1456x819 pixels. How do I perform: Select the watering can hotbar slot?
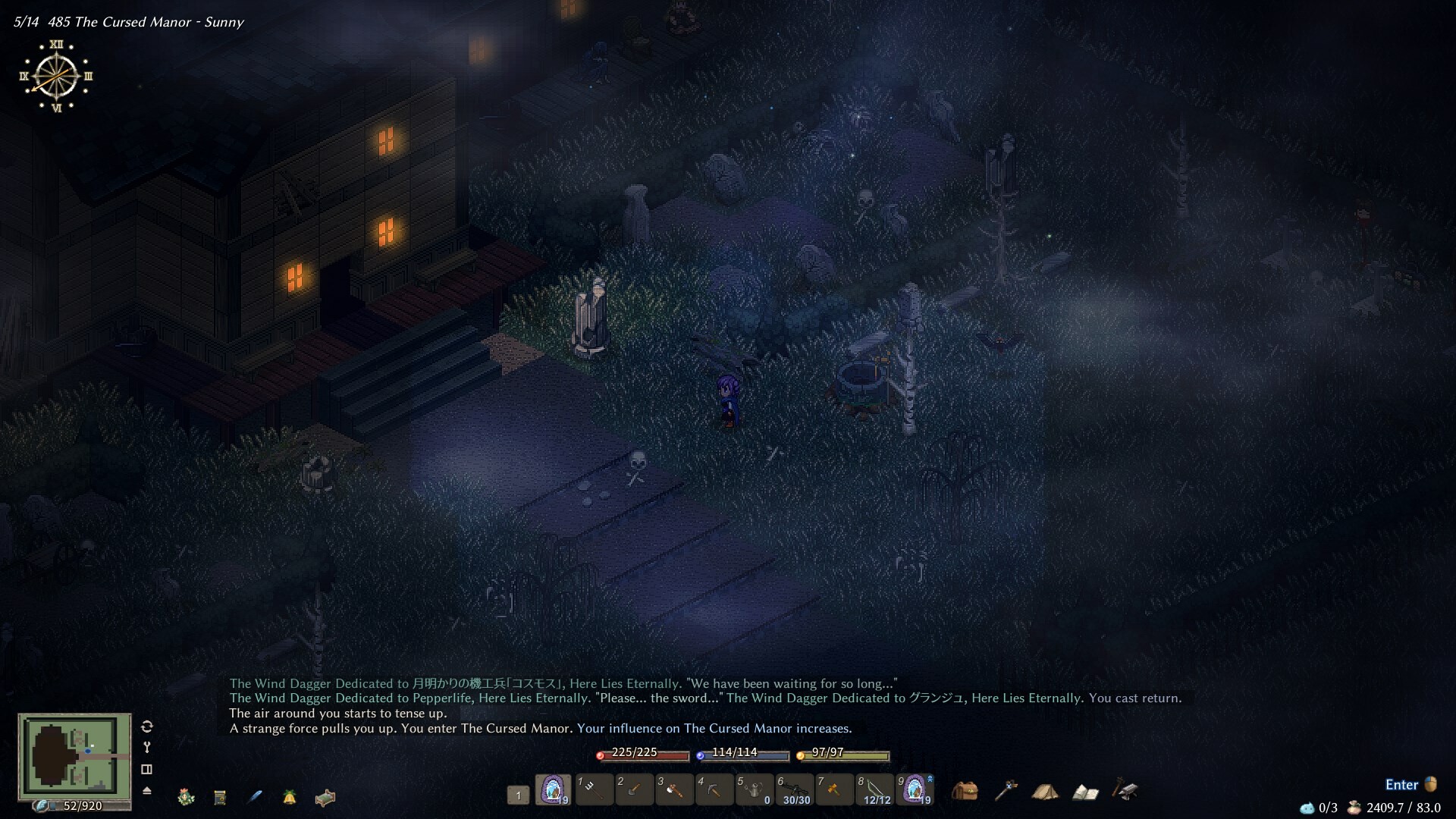pos(755,790)
